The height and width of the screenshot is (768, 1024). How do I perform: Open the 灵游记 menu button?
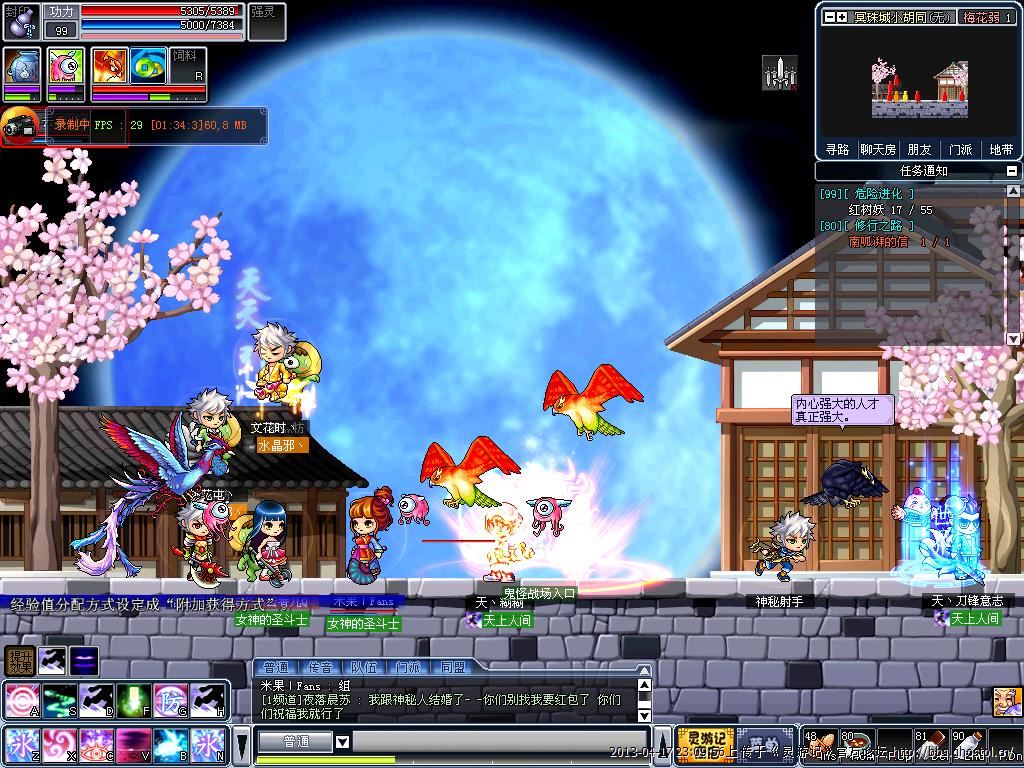(705, 743)
